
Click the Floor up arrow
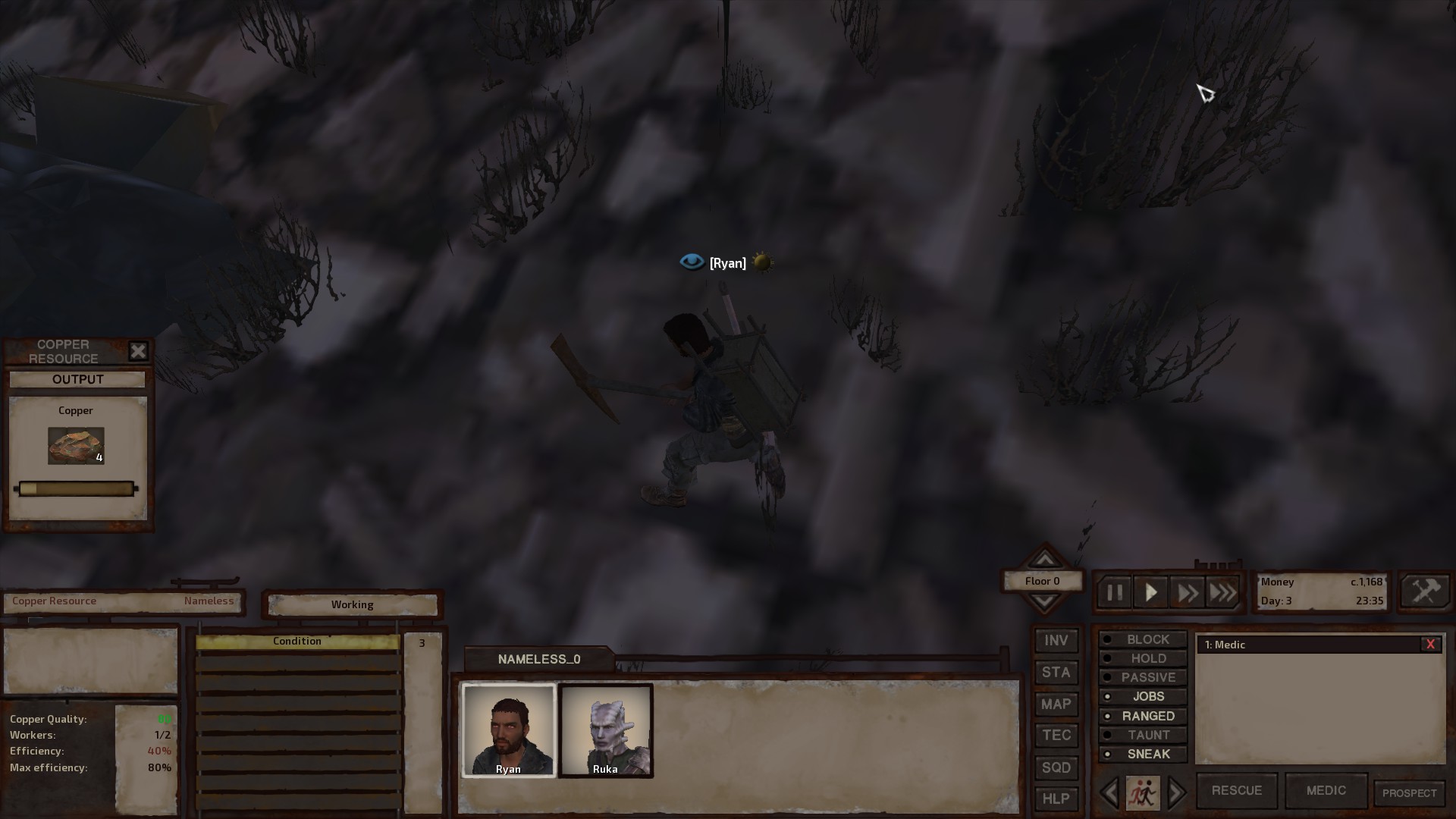(x=1044, y=560)
